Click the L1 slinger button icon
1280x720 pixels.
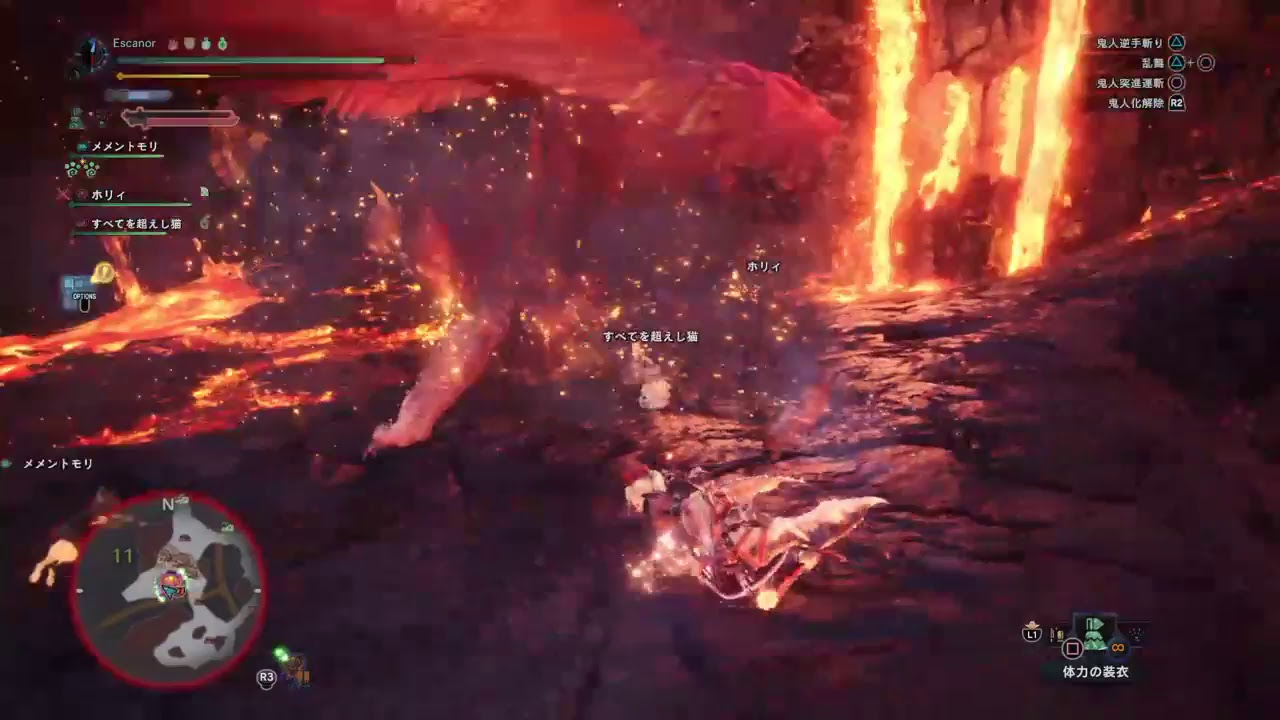[x=1032, y=633]
